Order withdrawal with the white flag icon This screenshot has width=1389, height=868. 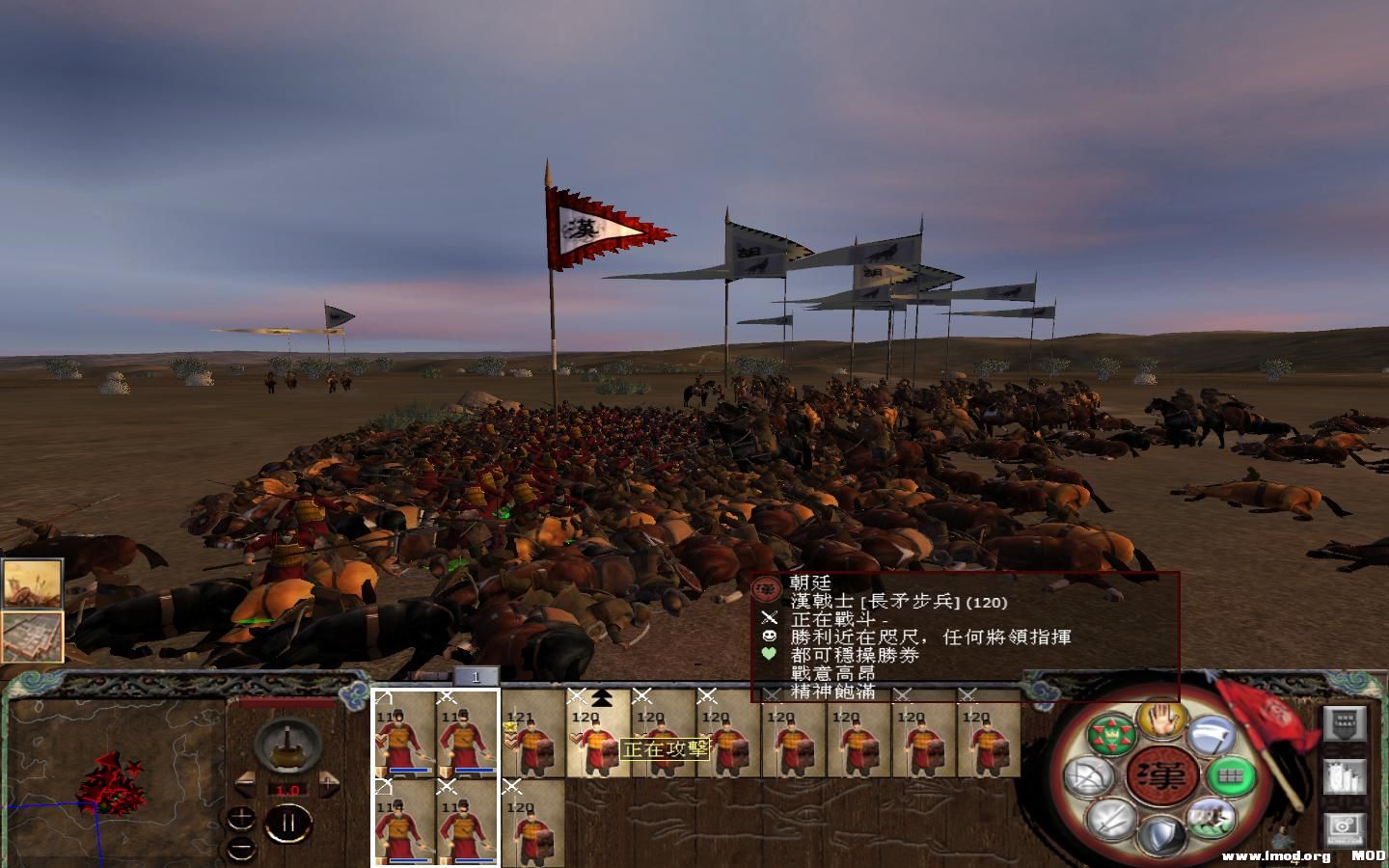coord(1211,735)
